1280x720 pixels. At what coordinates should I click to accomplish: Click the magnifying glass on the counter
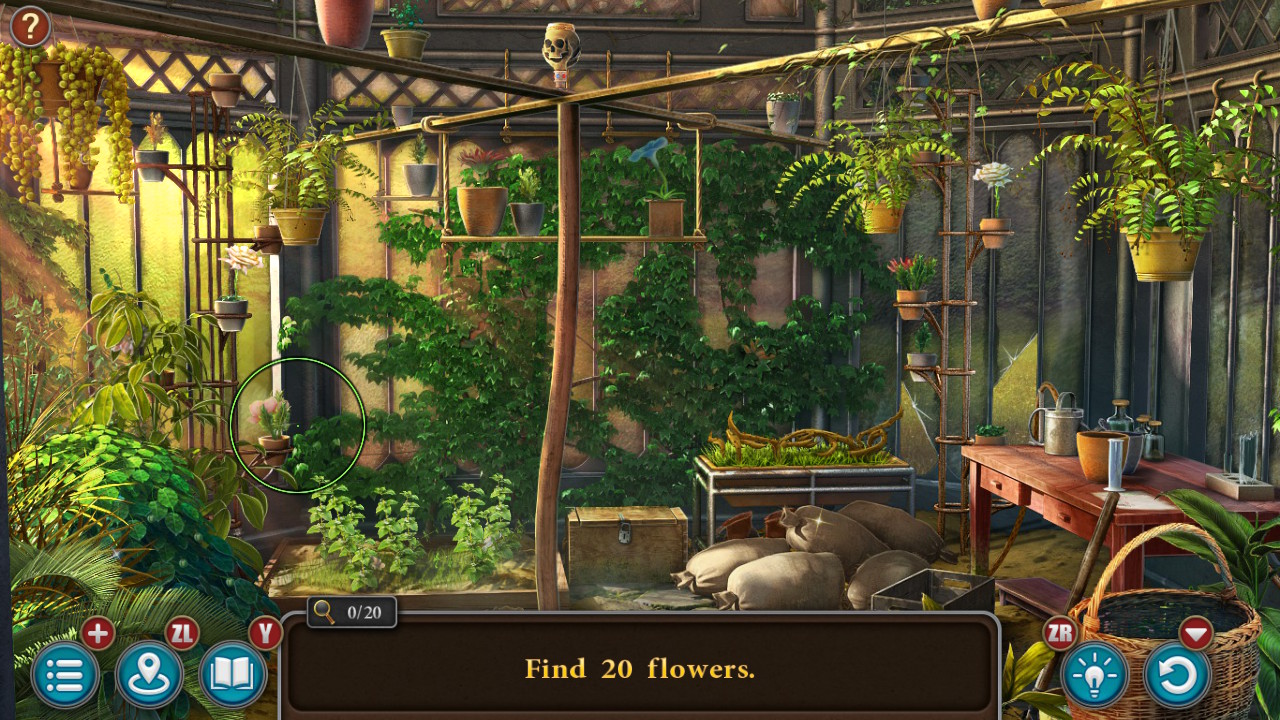[325, 612]
